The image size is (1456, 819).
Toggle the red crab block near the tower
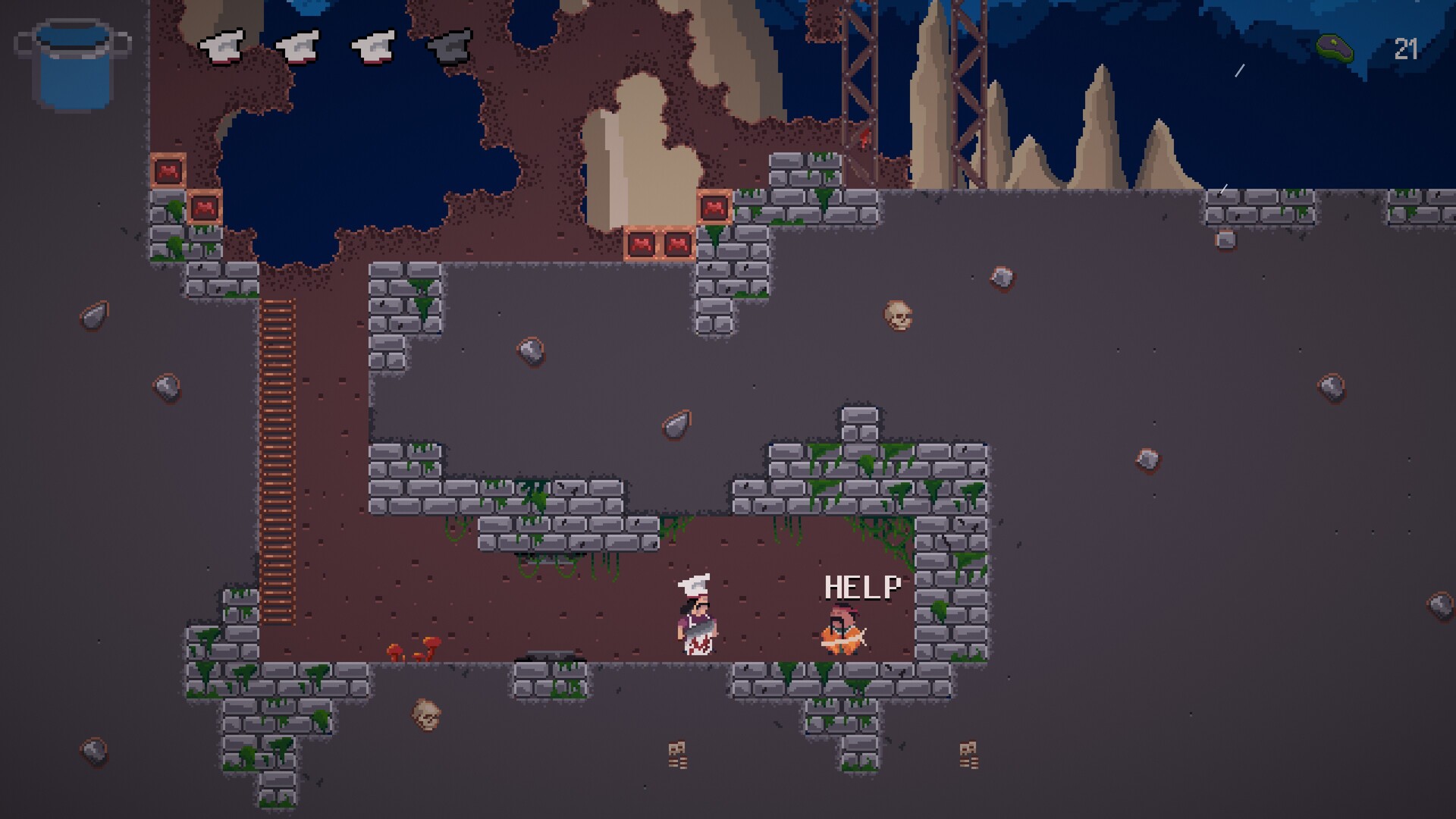pos(714,206)
